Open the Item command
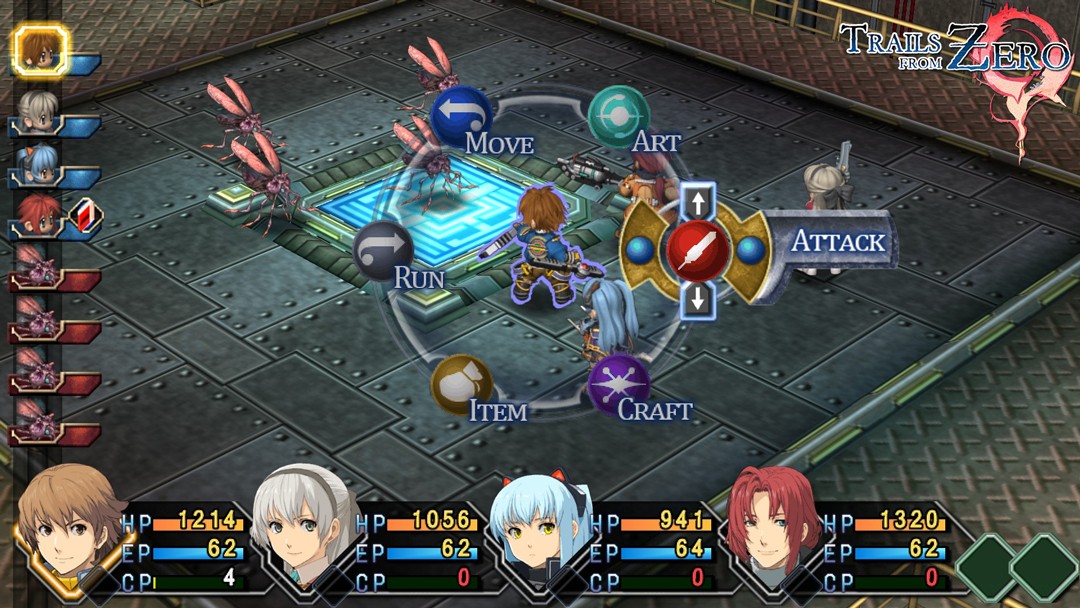Viewport: 1080px width, 608px height. [461, 384]
